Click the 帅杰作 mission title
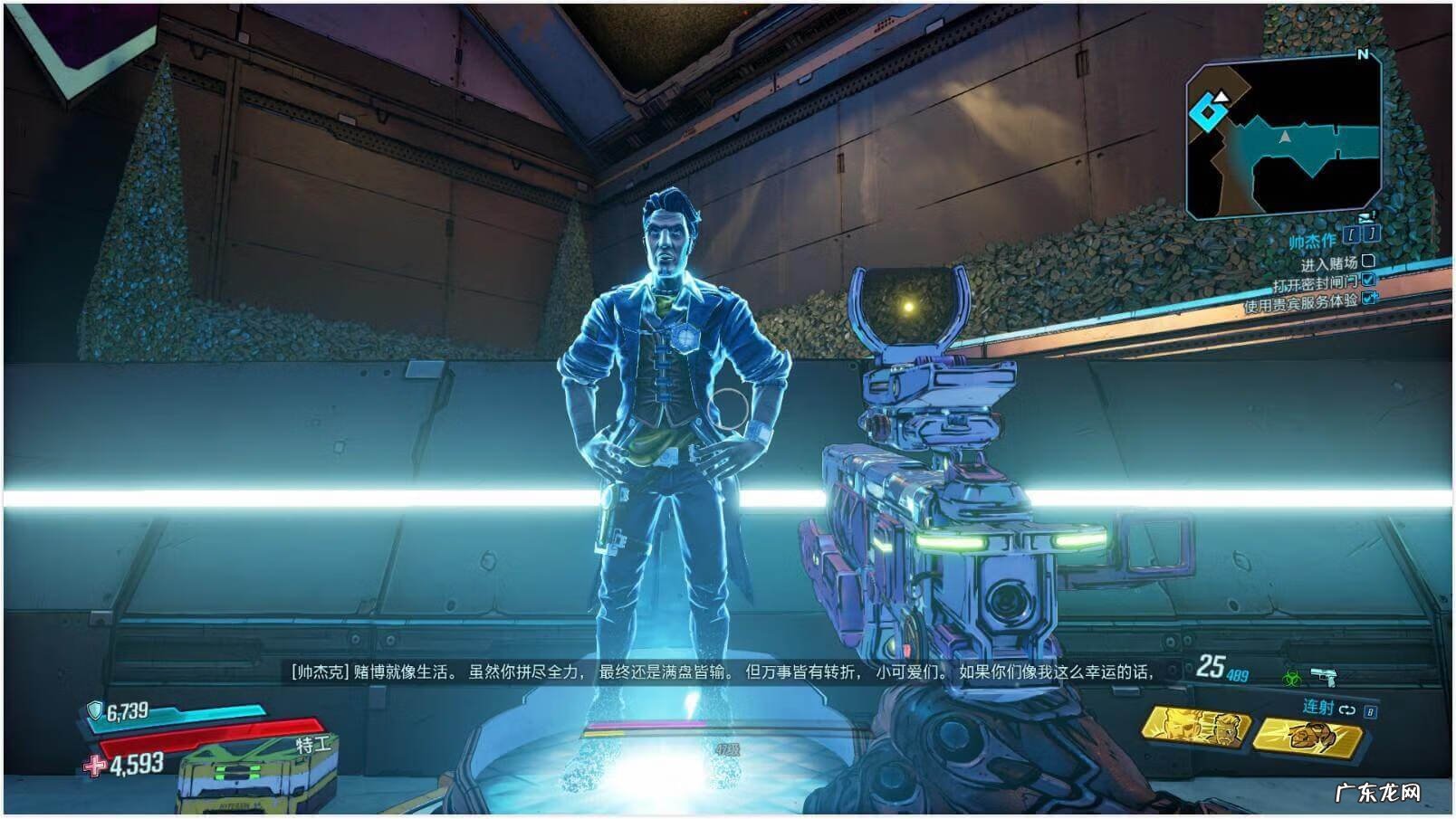1456x819 pixels. pyautogui.click(x=1312, y=240)
